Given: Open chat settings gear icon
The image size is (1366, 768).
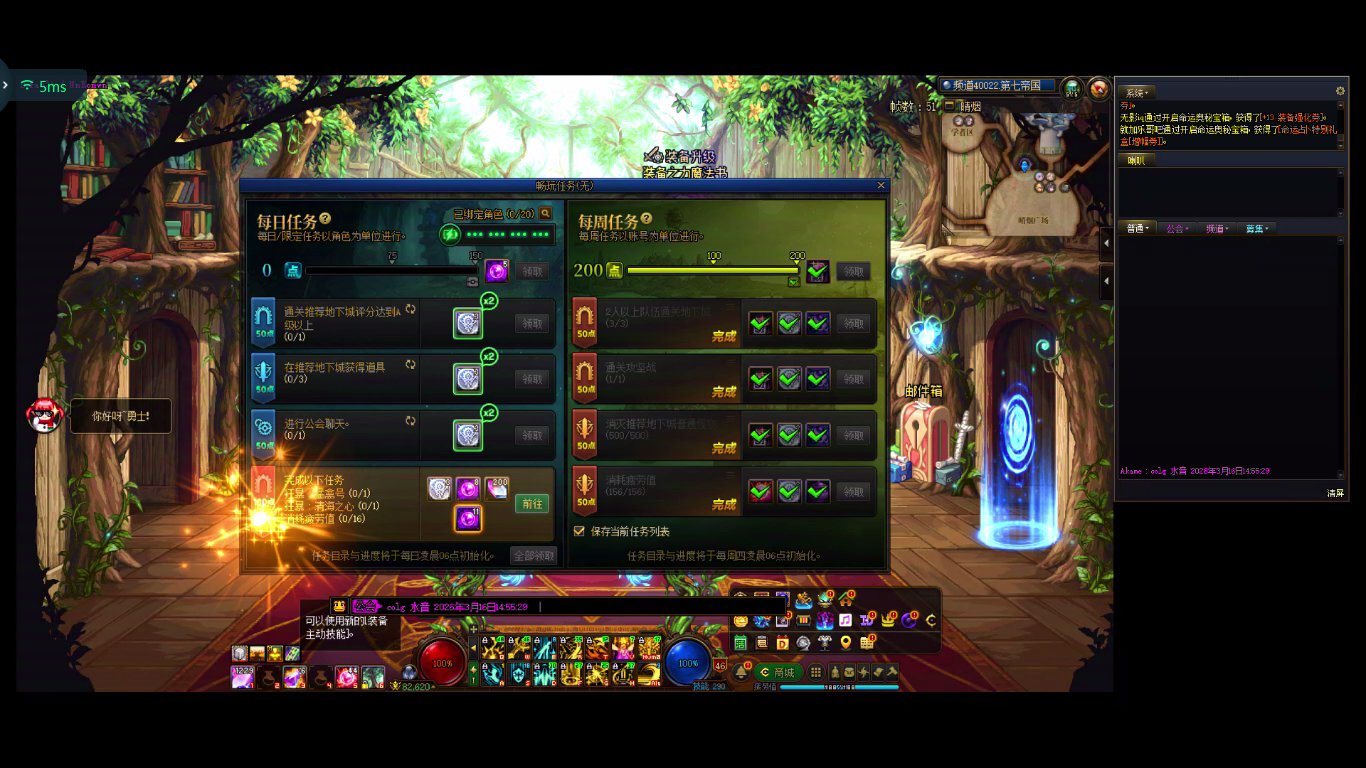Looking at the screenshot, I should tap(1340, 91).
